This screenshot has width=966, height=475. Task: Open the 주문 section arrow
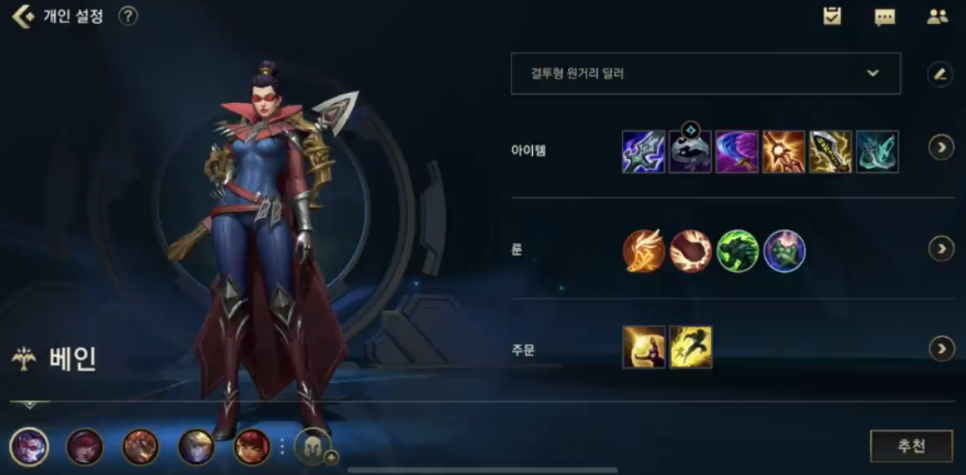[941, 348]
